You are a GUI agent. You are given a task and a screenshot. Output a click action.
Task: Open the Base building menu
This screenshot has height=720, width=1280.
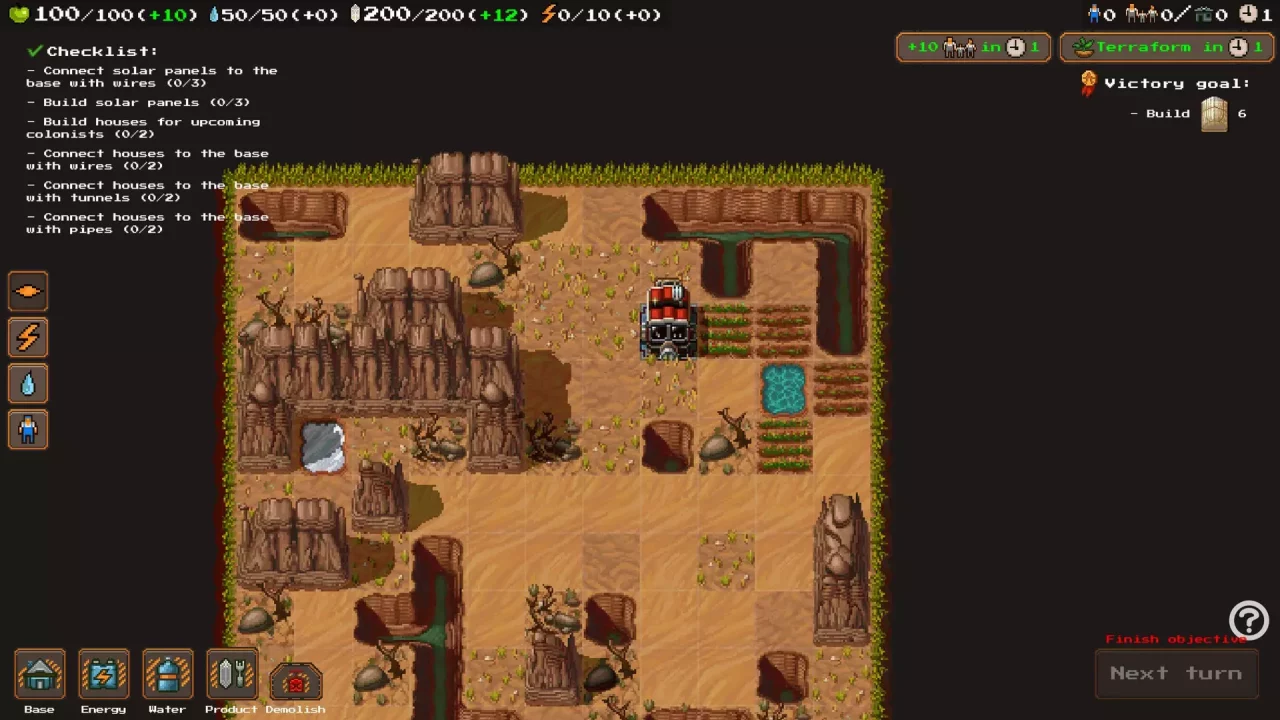(x=39, y=675)
